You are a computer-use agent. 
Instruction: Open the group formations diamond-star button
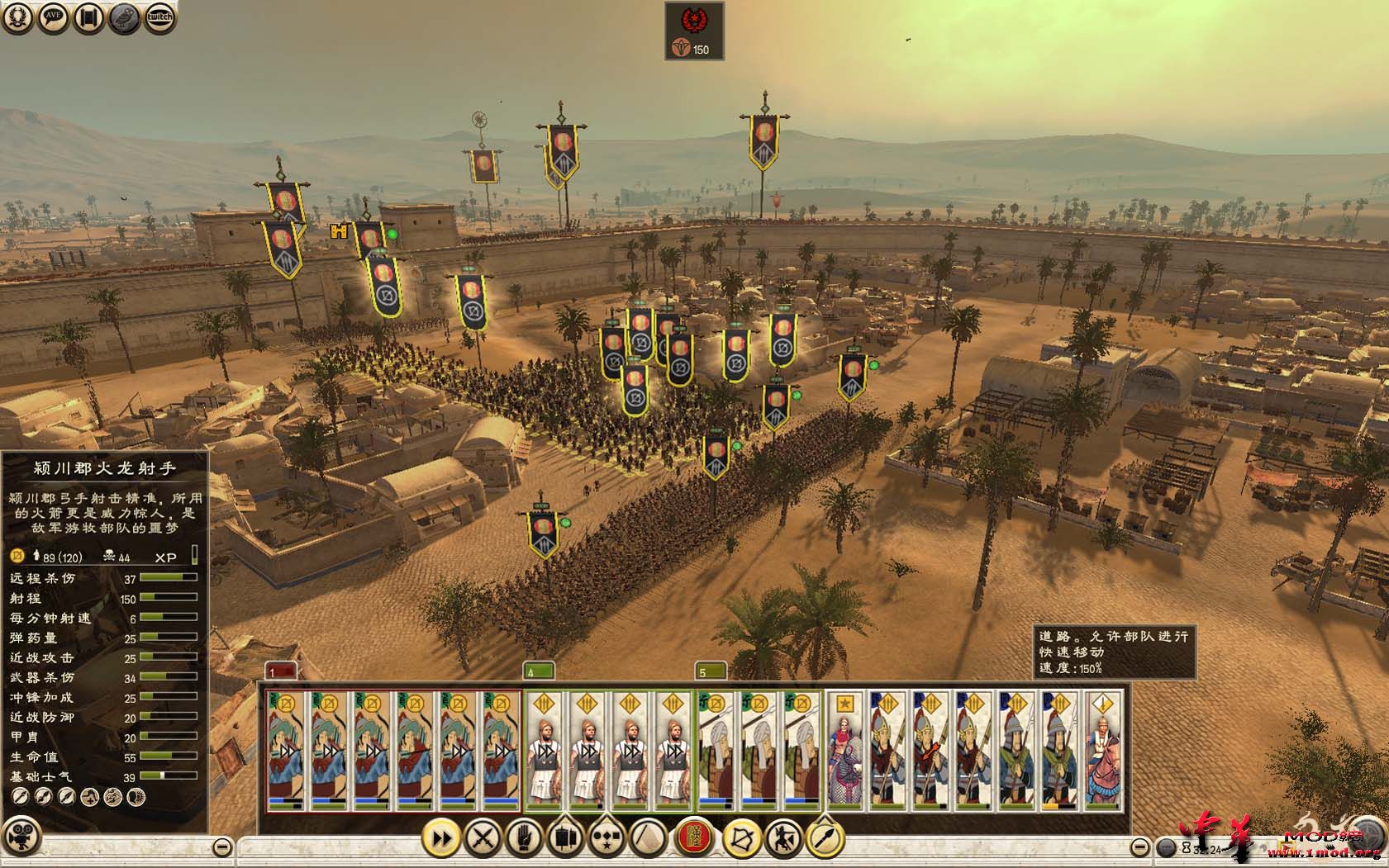[607, 838]
